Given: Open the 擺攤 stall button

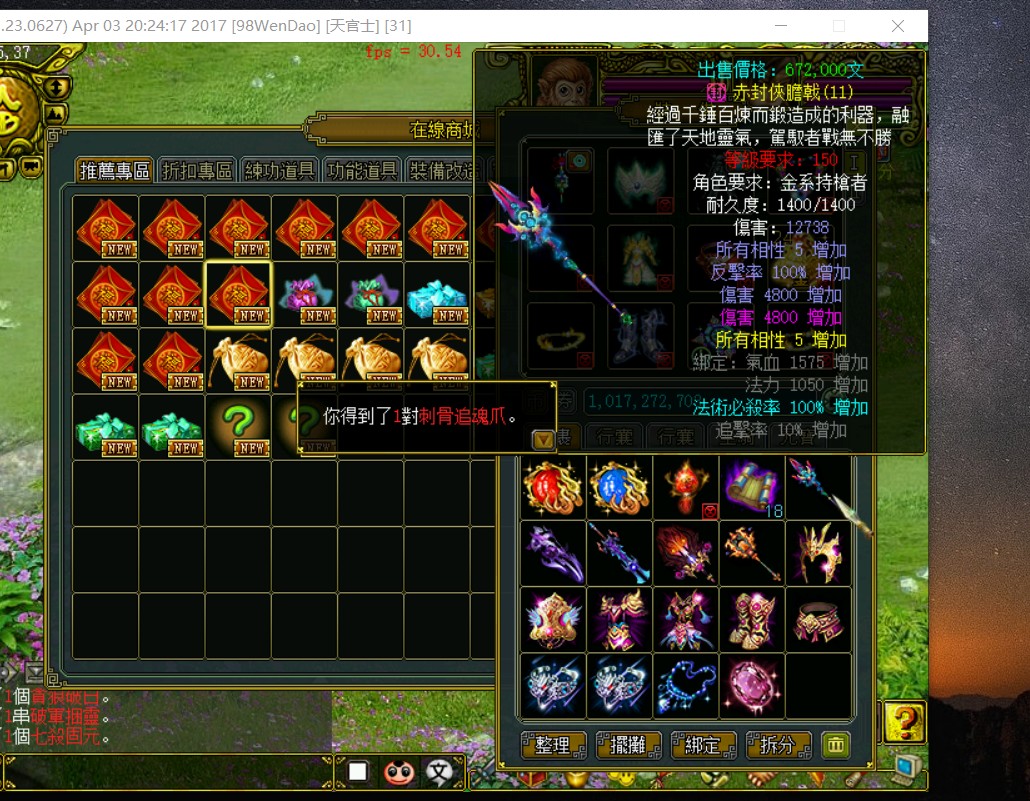Looking at the screenshot, I should click(x=630, y=745).
